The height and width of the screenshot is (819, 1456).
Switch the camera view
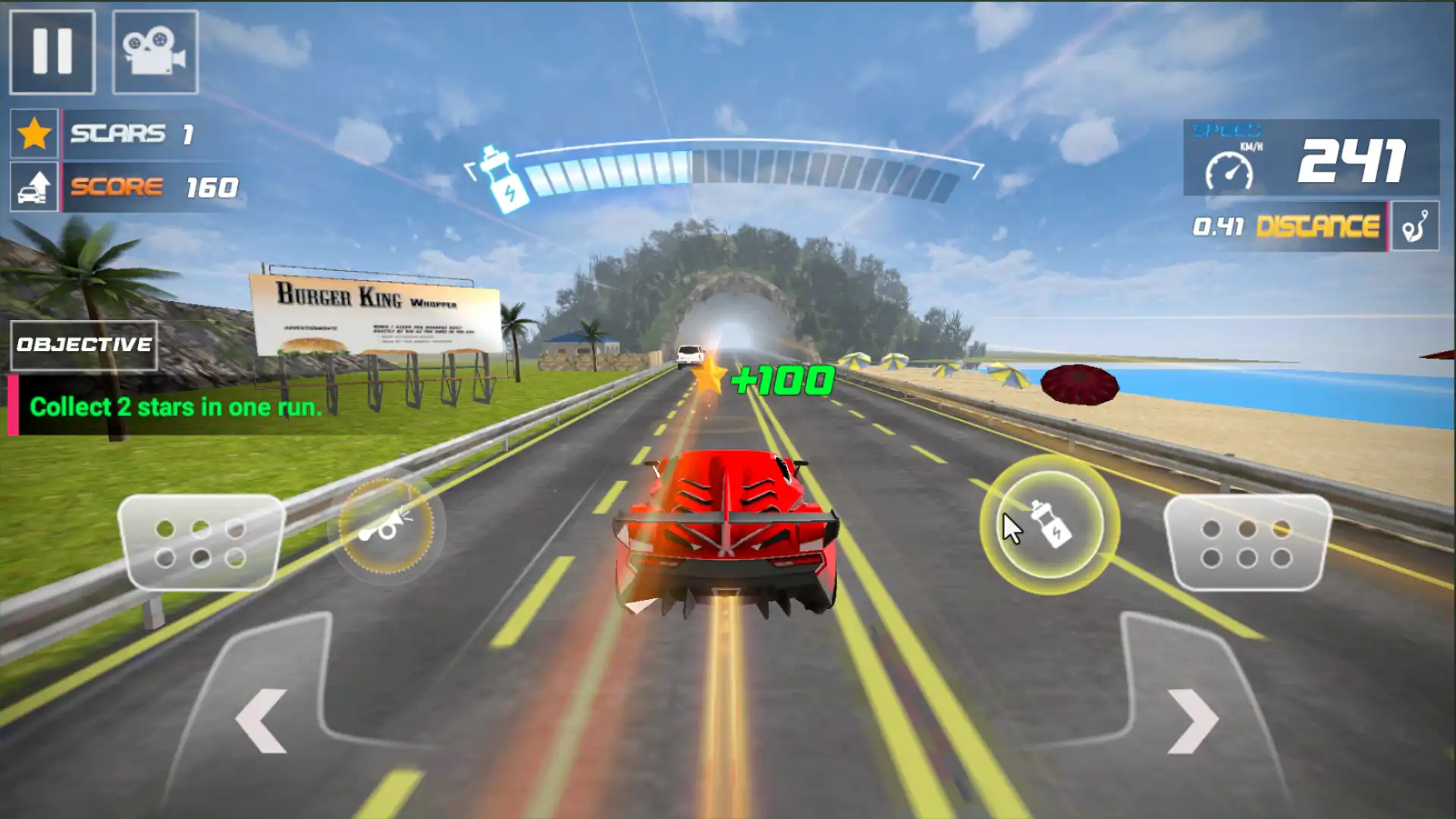click(155, 52)
